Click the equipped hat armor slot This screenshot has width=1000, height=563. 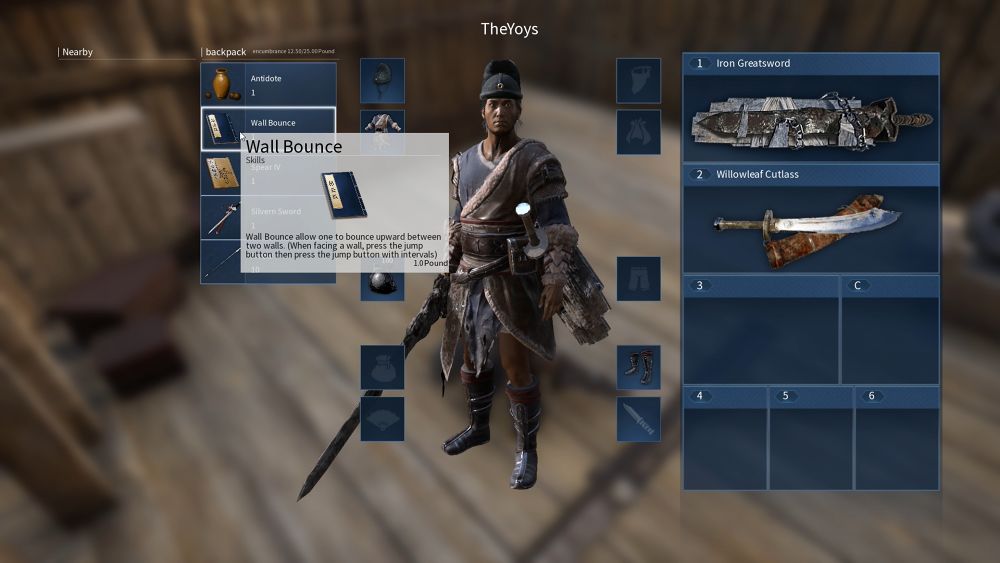click(382, 81)
